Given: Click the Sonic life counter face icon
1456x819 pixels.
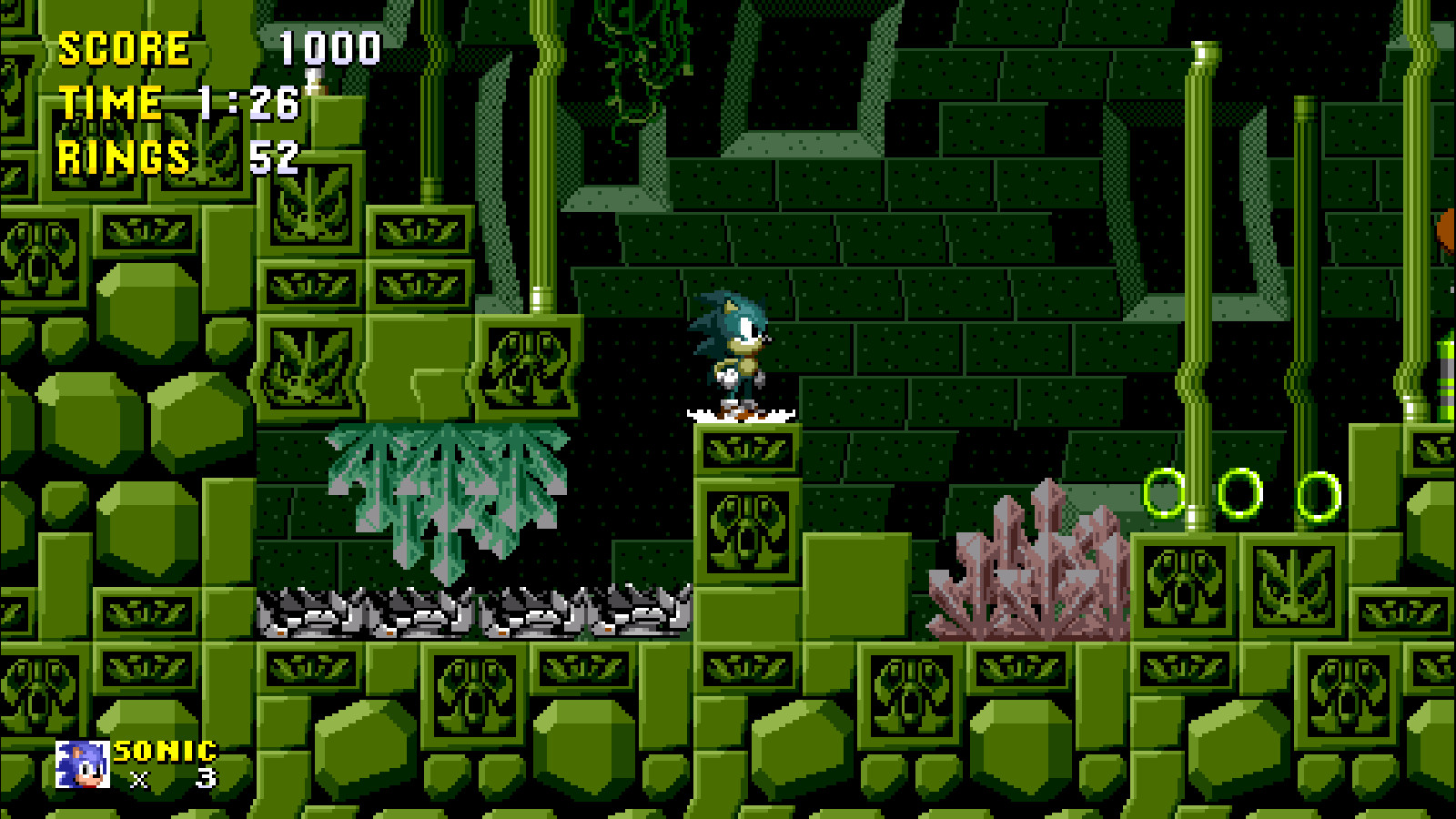Looking at the screenshot, I should tap(82, 764).
